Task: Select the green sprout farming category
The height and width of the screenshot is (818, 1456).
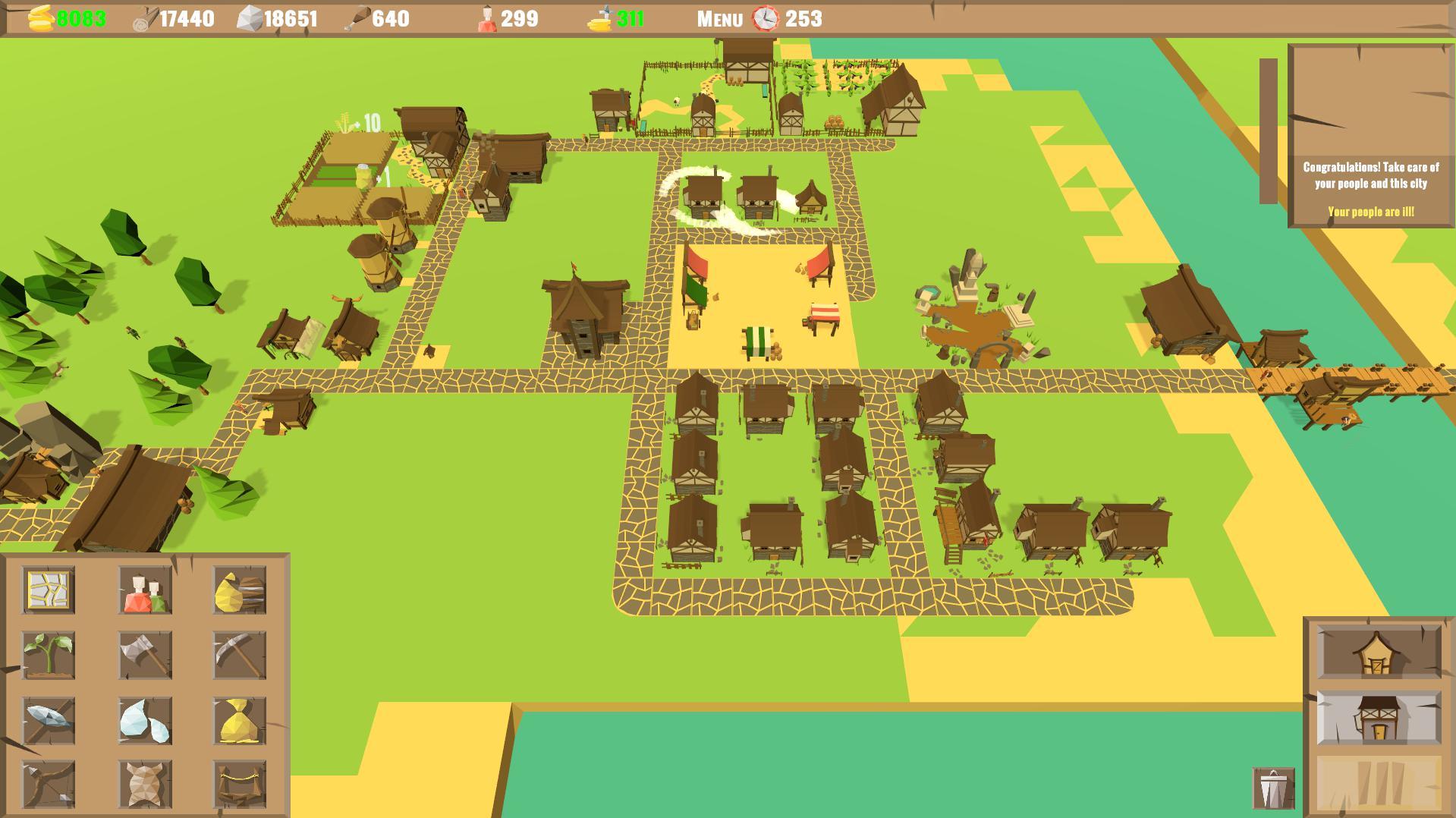Action: tap(48, 655)
